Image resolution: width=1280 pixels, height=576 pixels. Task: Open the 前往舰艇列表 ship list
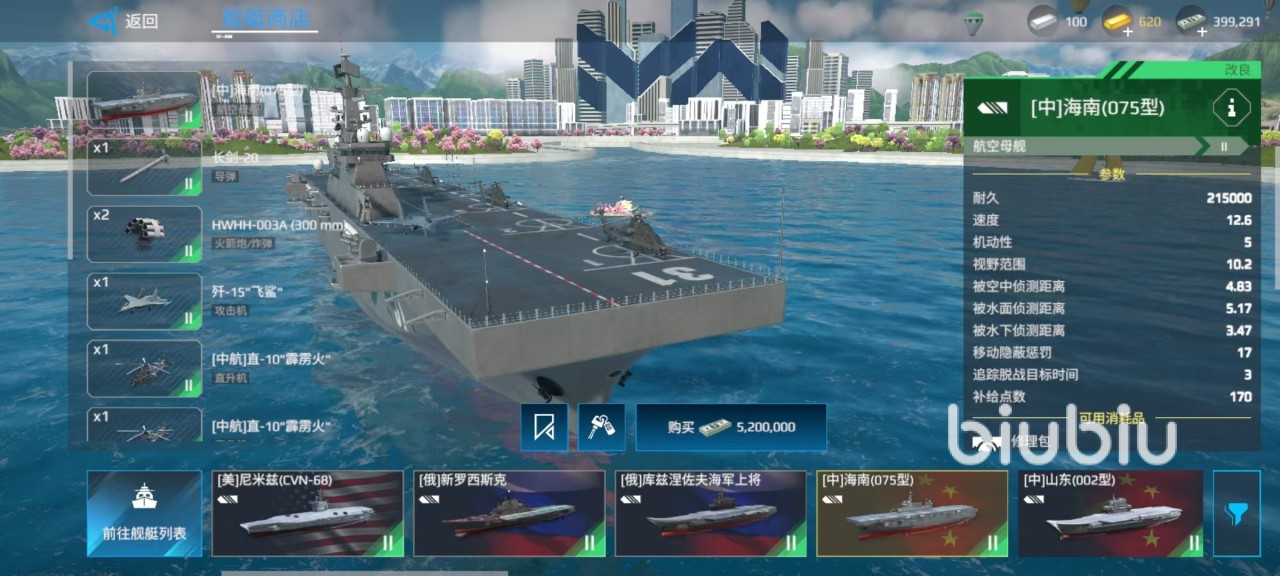pyautogui.click(x=144, y=513)
